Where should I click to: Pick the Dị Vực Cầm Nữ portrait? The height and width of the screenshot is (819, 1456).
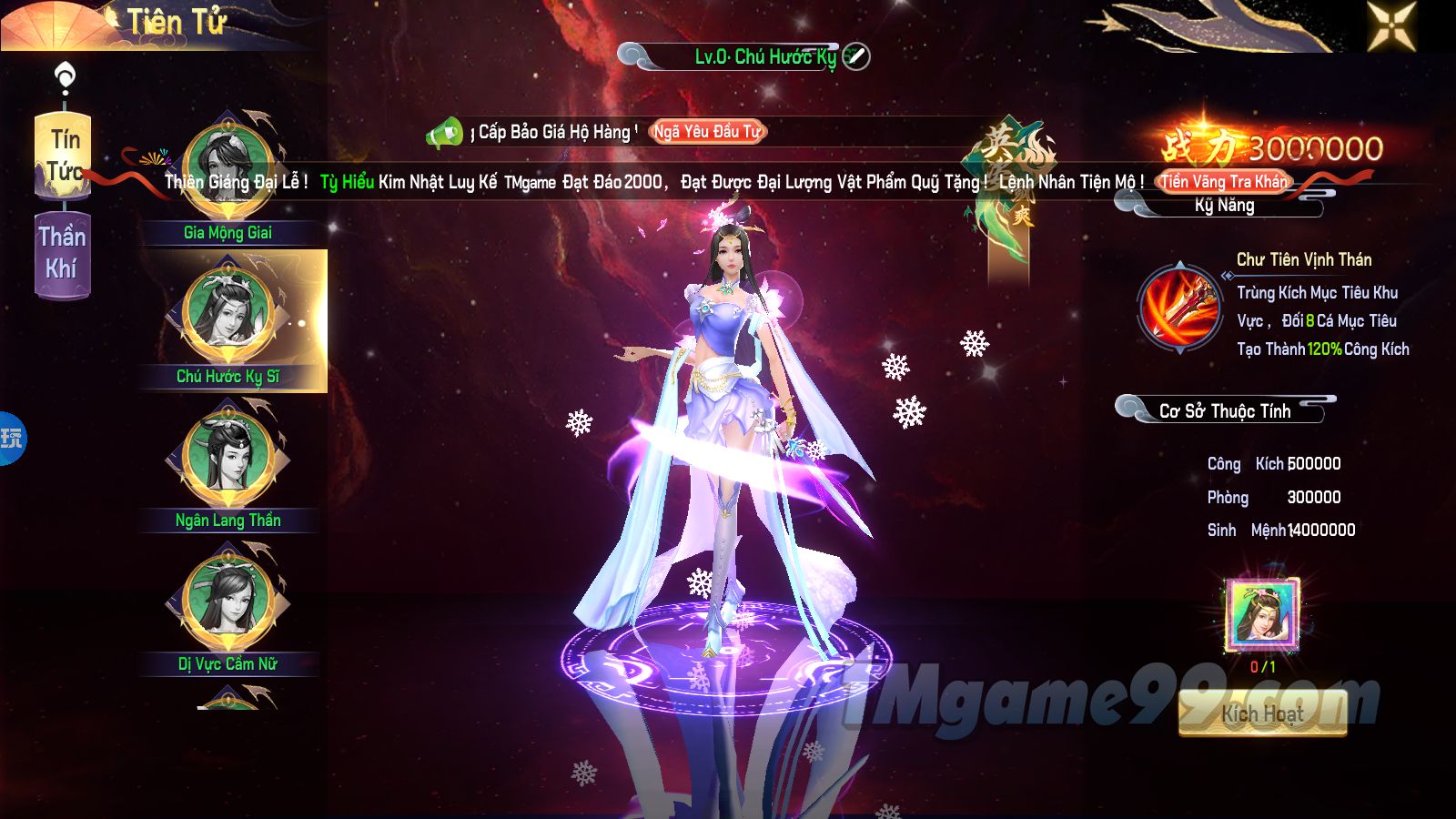coord(227,601)
